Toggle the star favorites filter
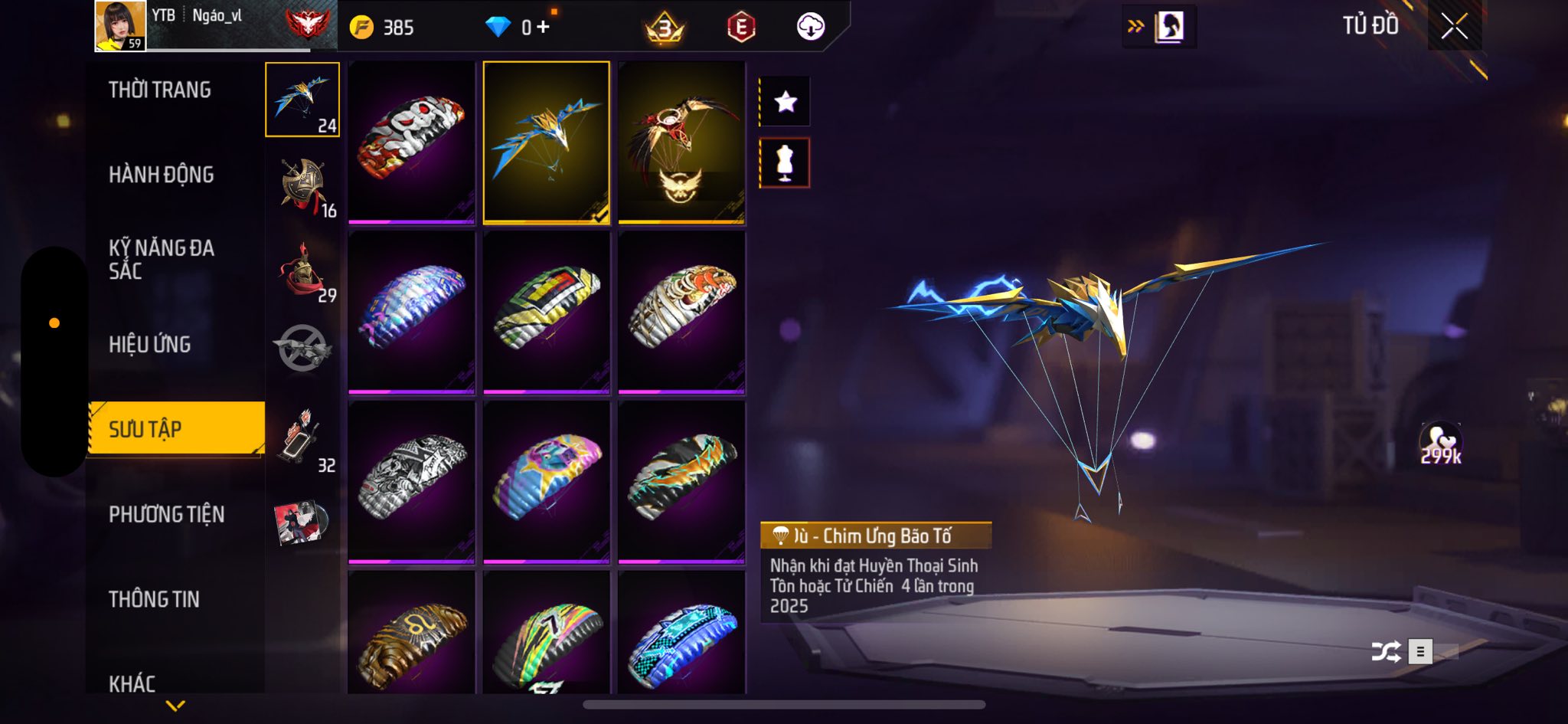This screenshot has height=724, width=1568. pyautogui.click(x=786, y=101)
